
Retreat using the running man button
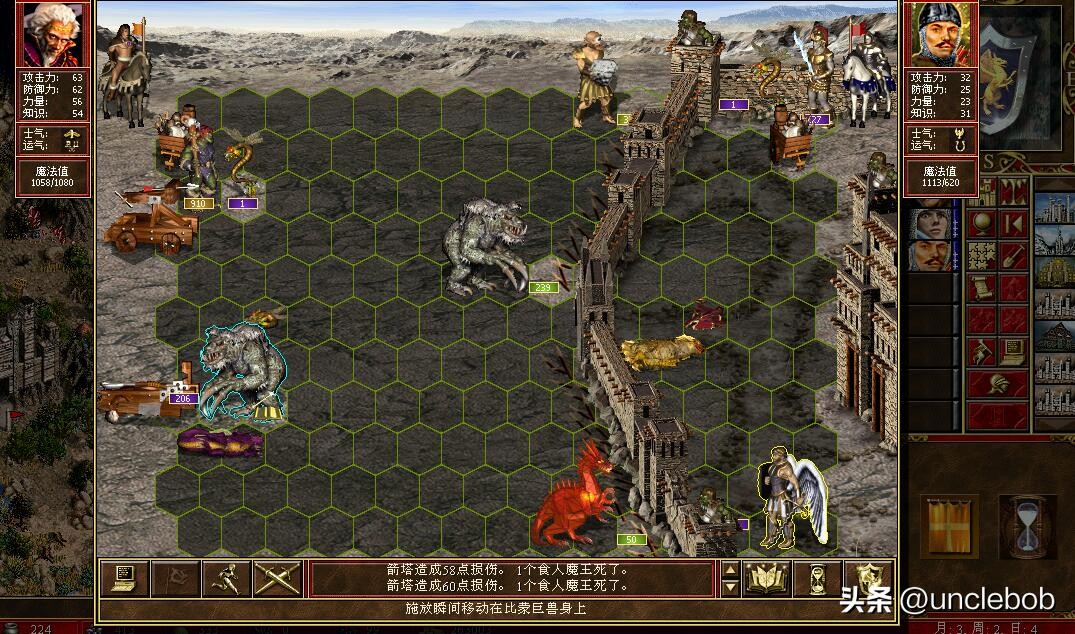coord(226,578)
